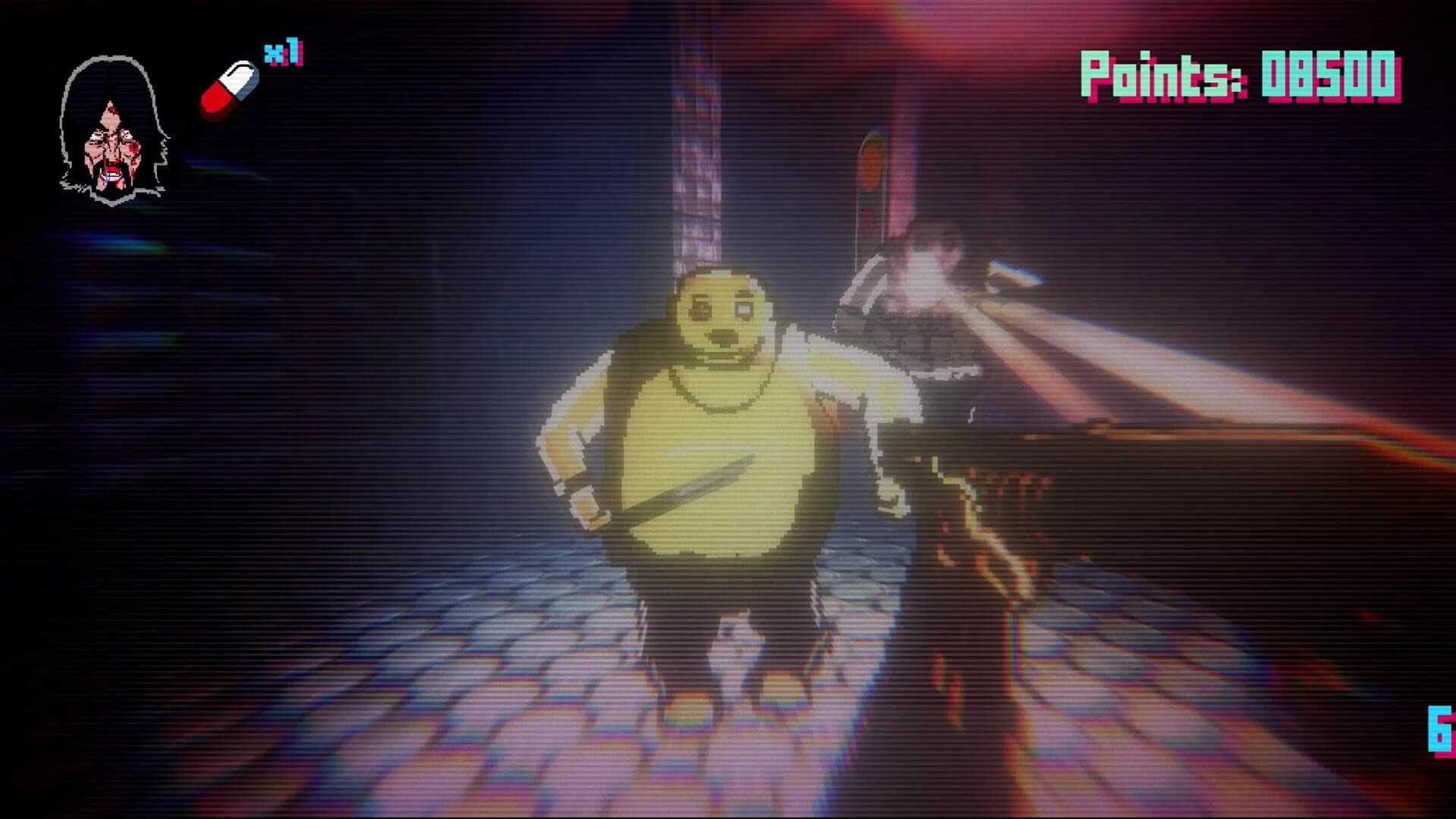Select the tall brick pillar
This screenshot has width=1456, height=819.
[698, 129]
